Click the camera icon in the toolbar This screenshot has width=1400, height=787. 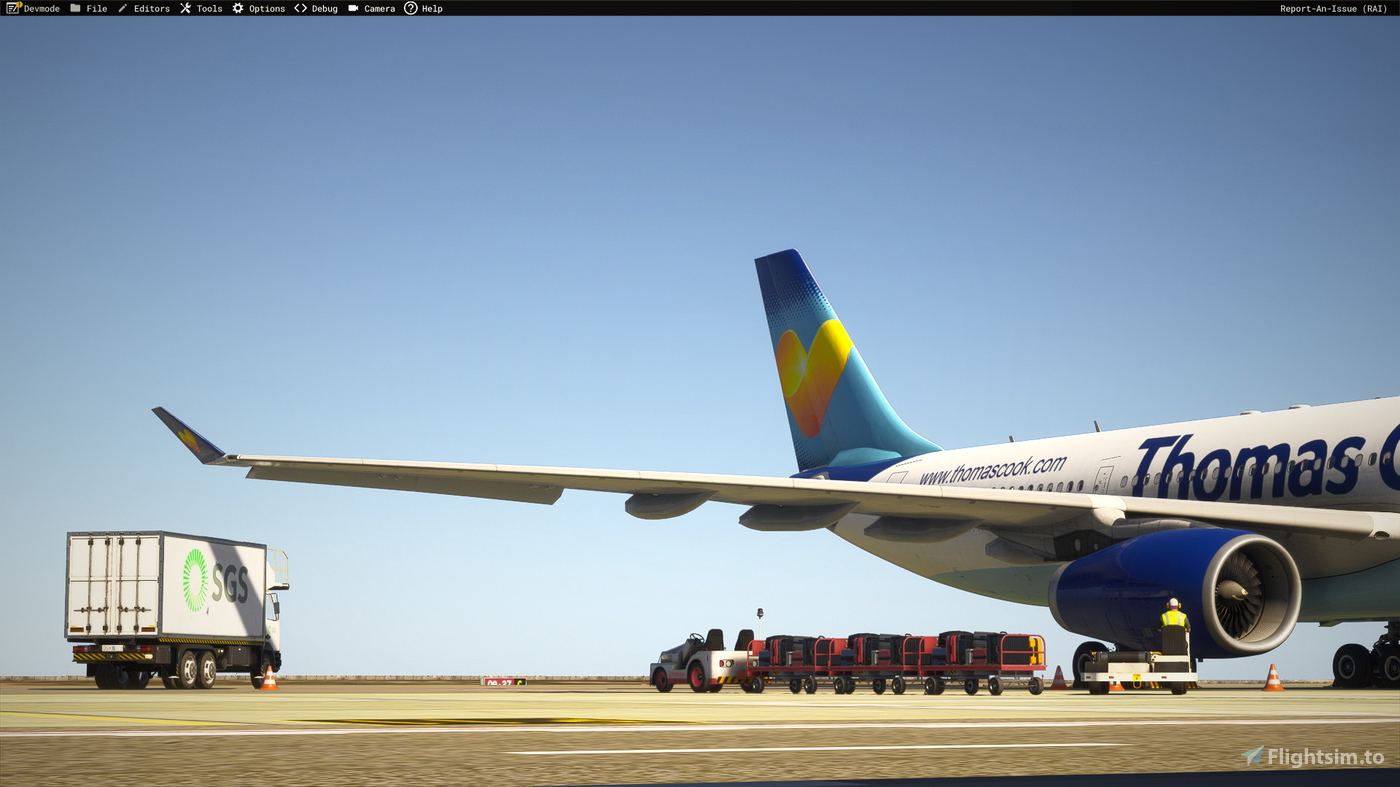353,8
